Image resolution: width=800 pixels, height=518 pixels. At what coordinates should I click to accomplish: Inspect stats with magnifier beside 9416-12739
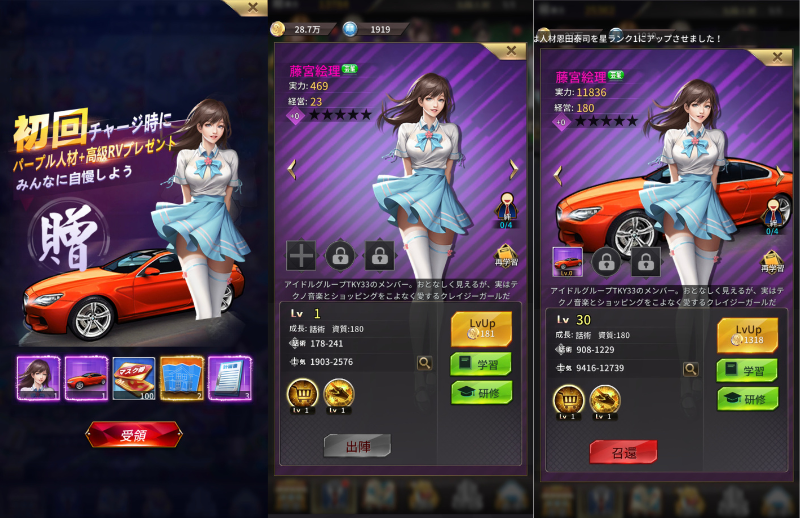pos(691,369)
